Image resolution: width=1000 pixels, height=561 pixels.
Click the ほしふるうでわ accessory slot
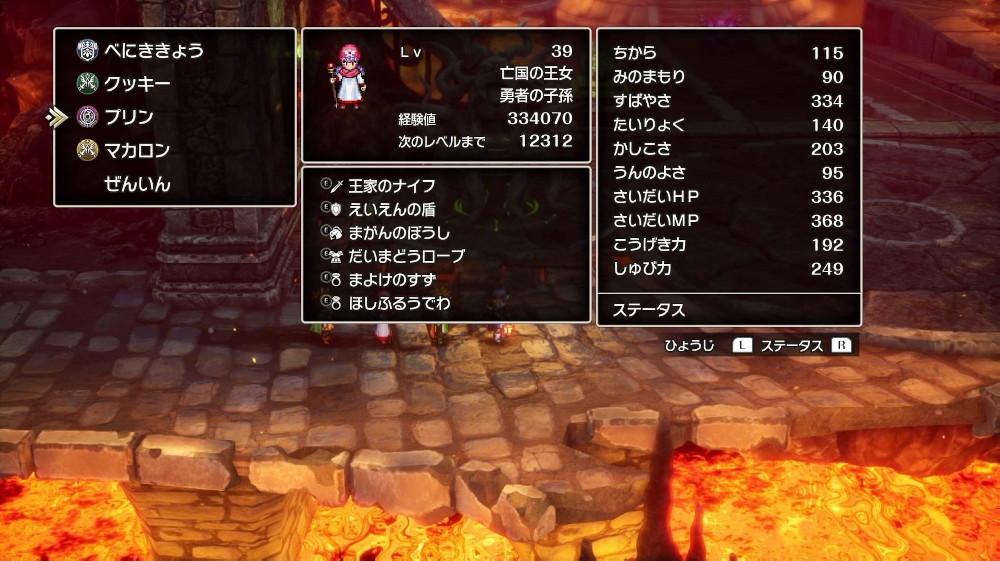tap(399, 301)
